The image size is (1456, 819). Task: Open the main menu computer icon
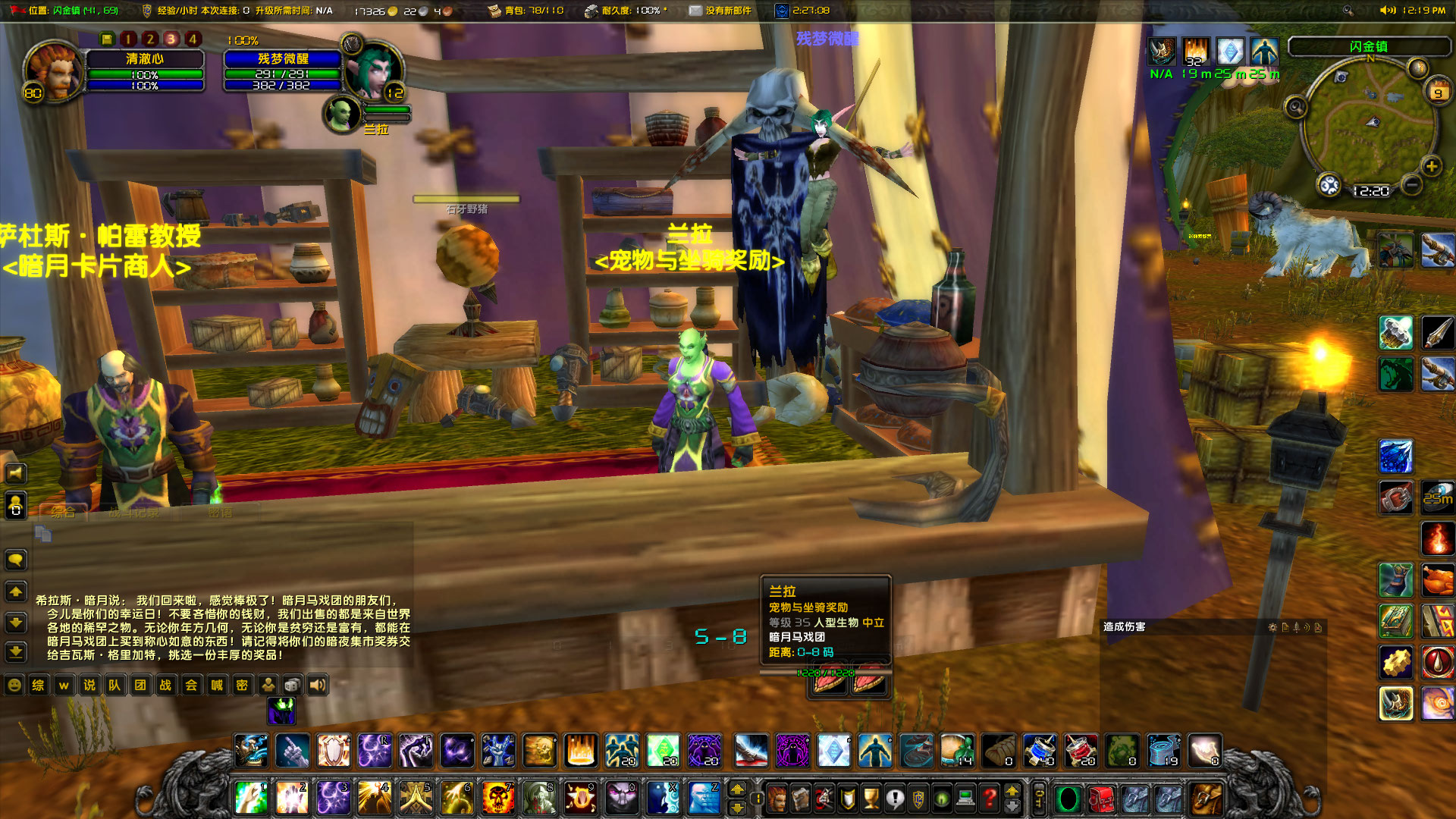[965, 799]
